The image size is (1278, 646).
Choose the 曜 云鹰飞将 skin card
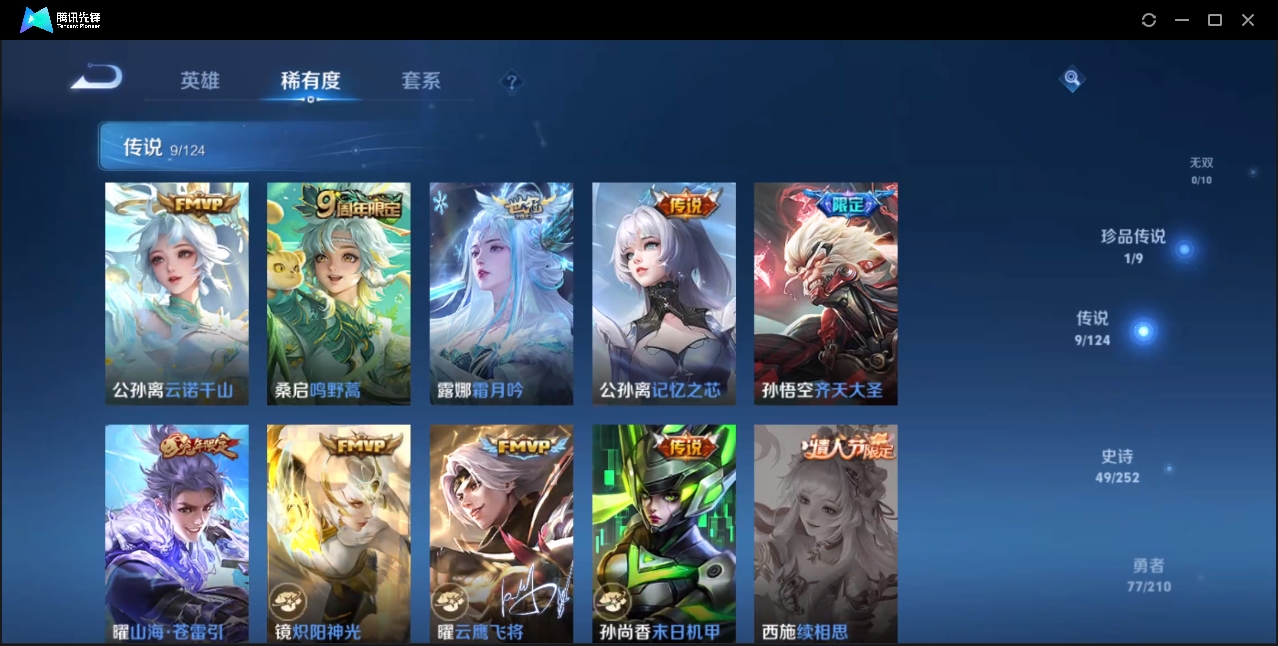(x=501, y=533)
